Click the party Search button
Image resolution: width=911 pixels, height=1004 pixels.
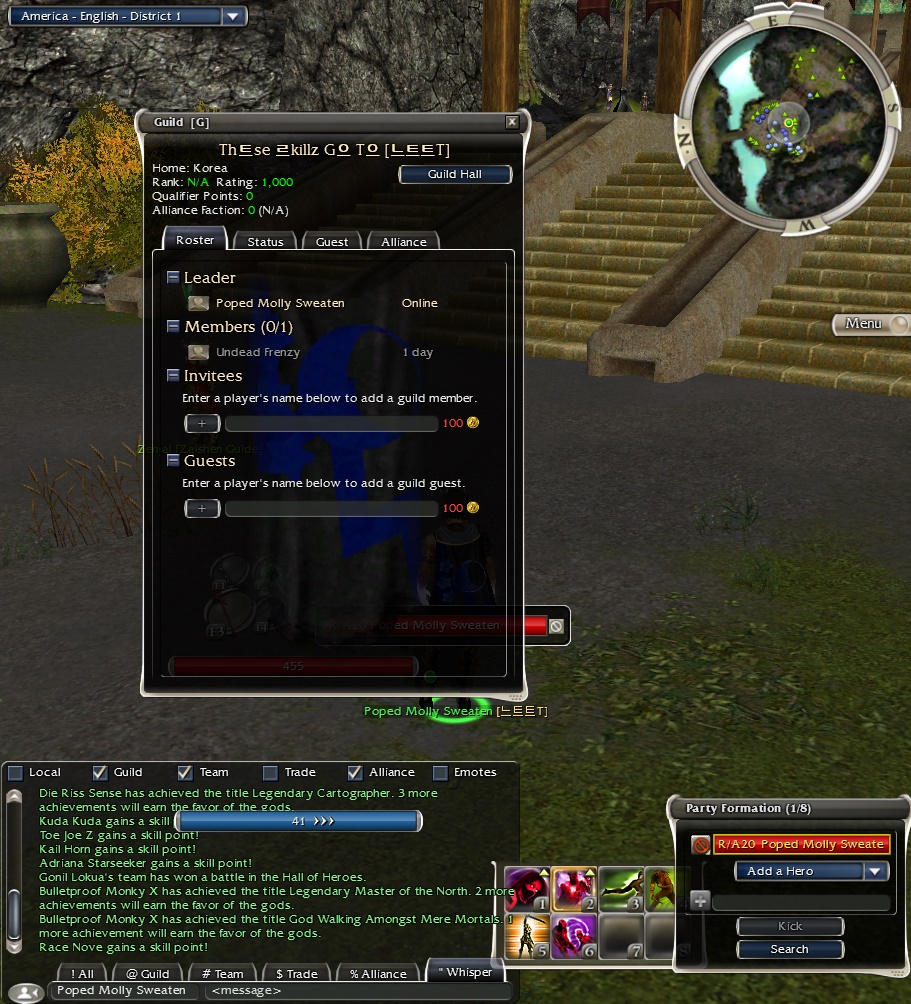(789, 949)
